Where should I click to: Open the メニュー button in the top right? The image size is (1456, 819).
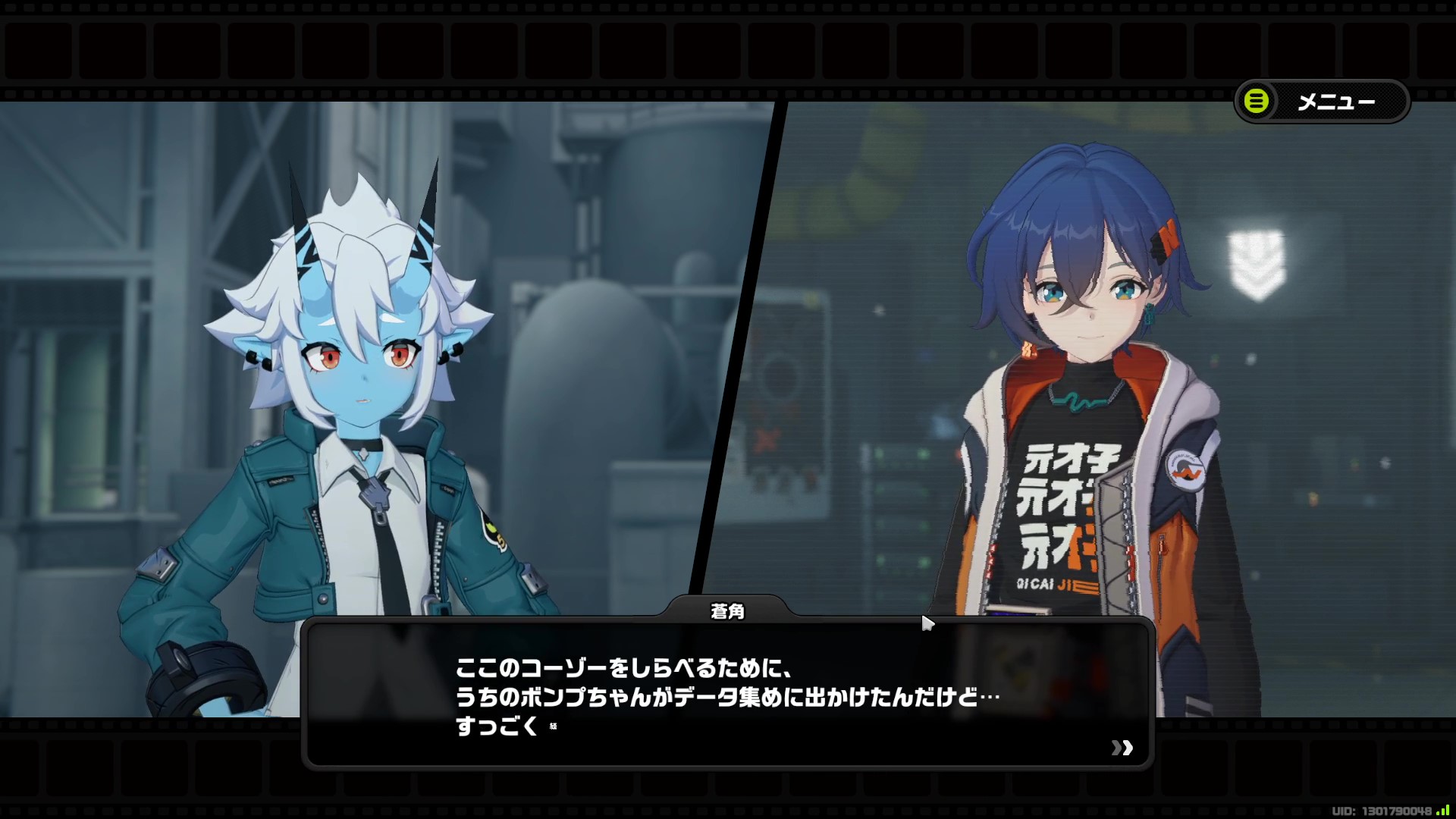(x=1320, y=102)
